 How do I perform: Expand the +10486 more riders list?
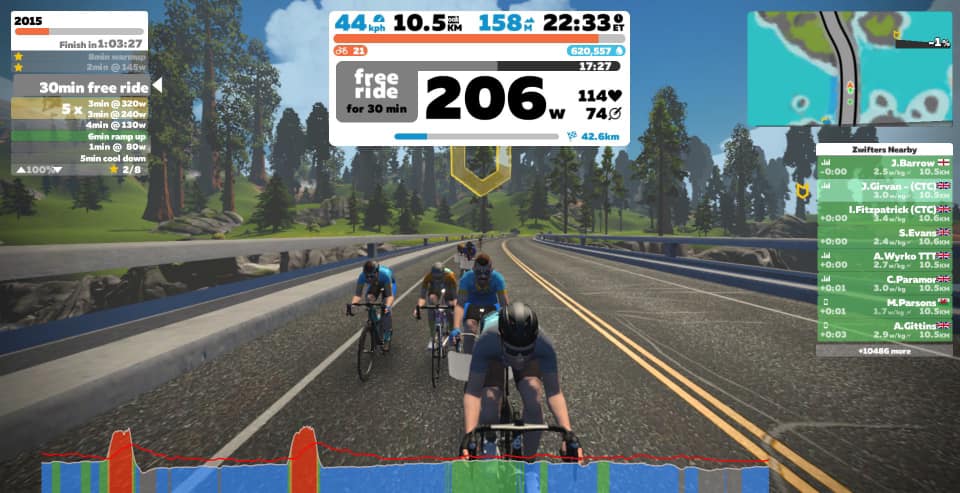click(x=884, y=351)
